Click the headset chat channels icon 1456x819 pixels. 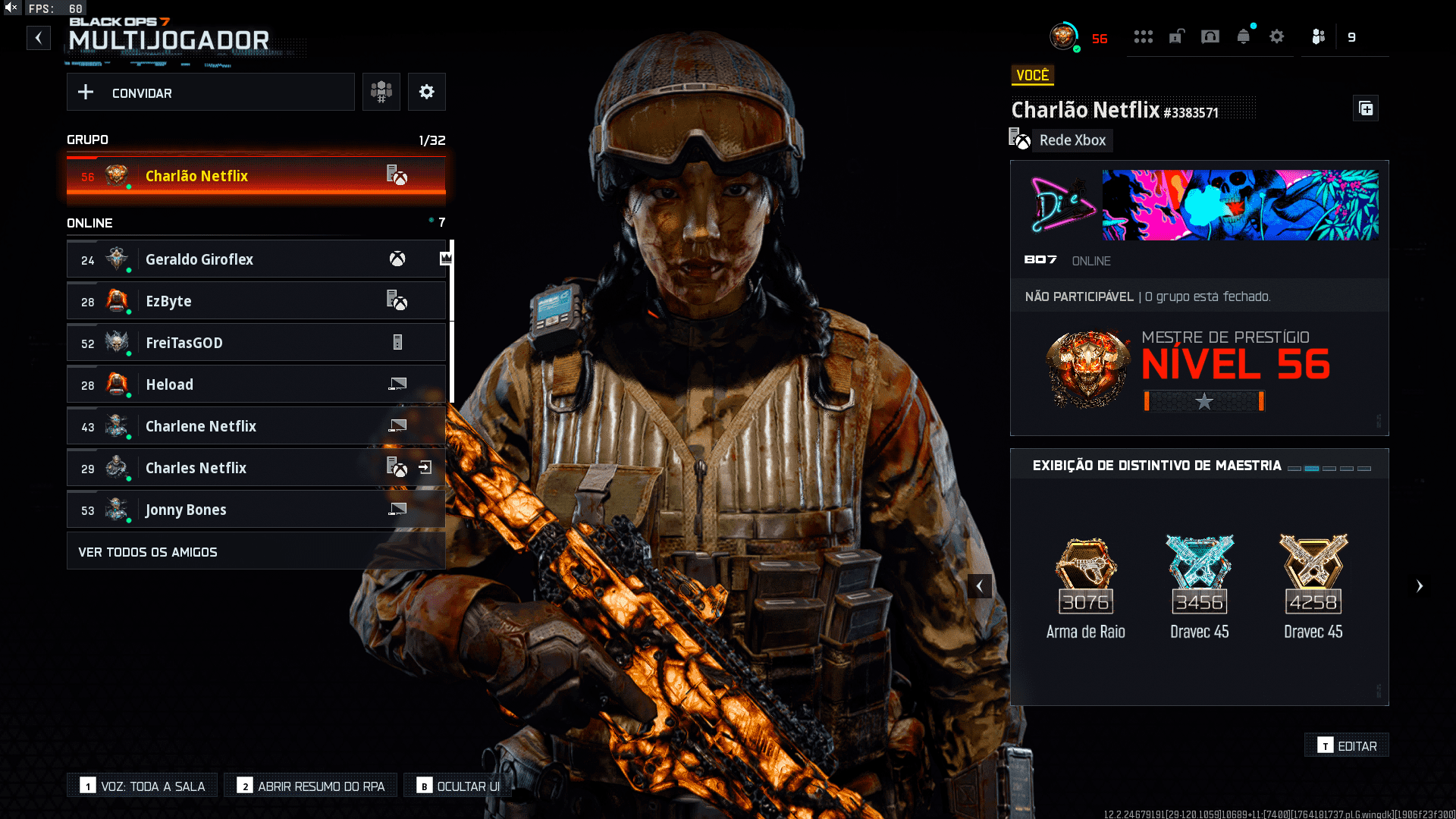coord(1210,36)
